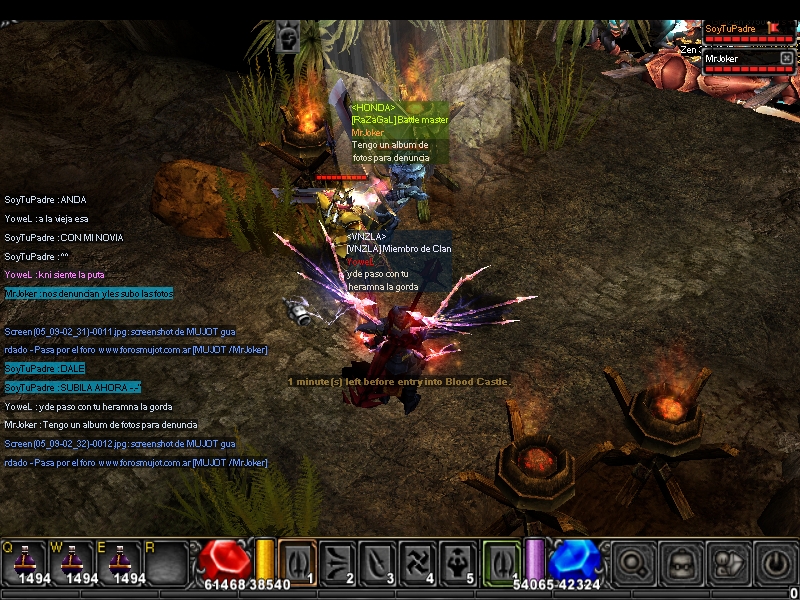The image size is (800, 600).
Task: Open the green-framed active skill selector
Action: coord(501,562)
